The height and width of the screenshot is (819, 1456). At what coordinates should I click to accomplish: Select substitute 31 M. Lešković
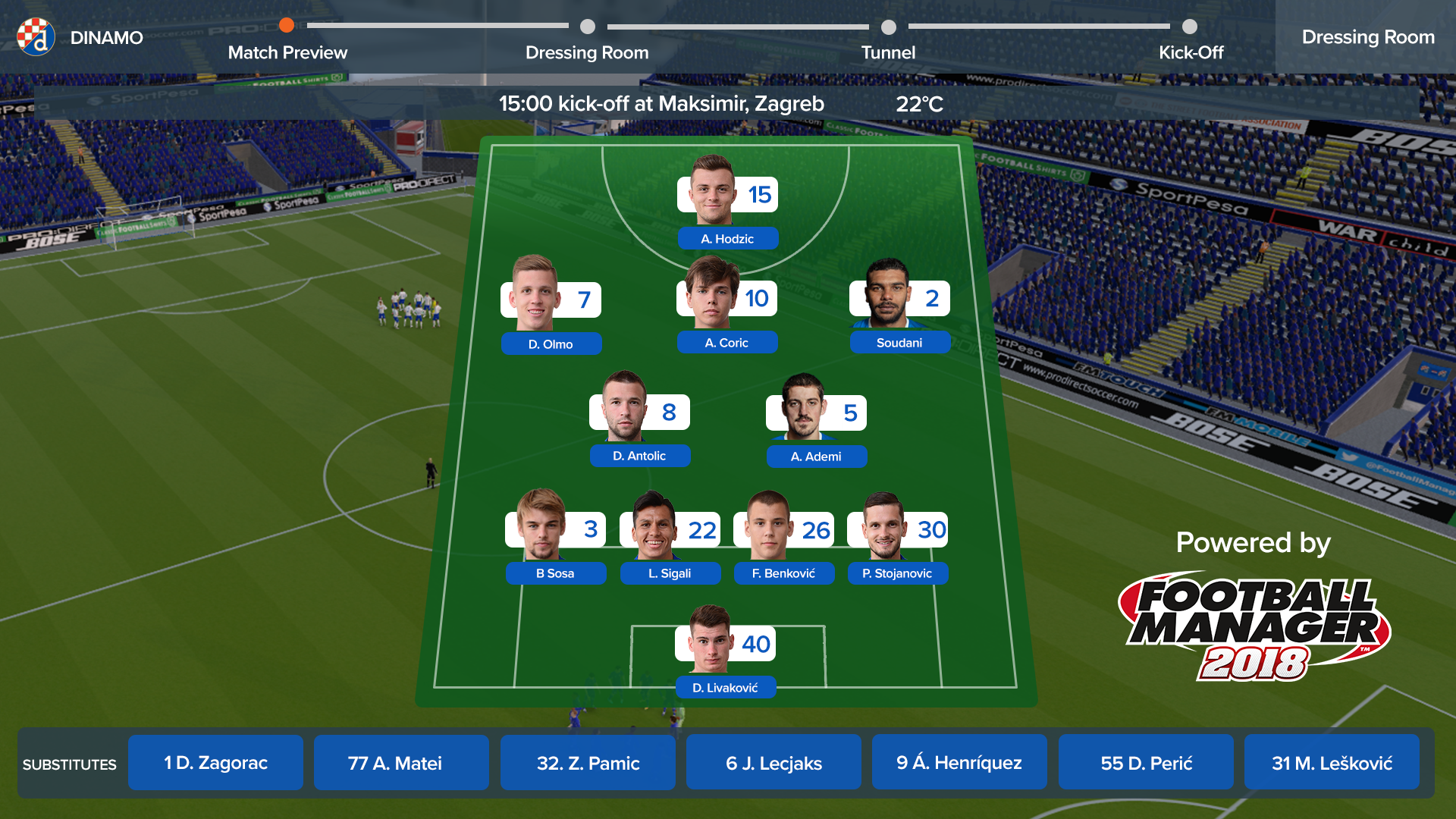pos(1332,763)
